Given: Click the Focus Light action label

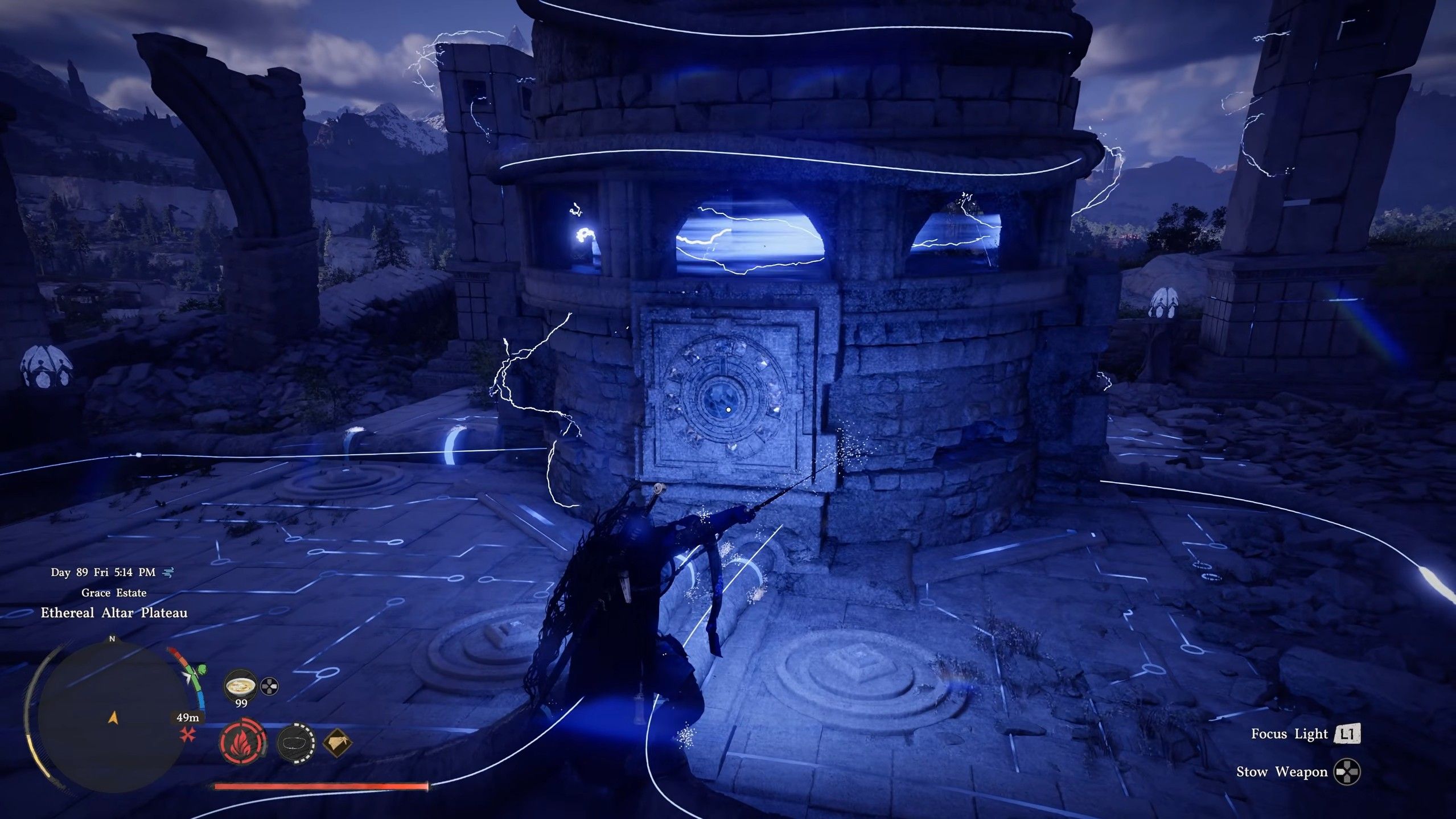Looking at the screenshot, I should [x=1281, y=734].
